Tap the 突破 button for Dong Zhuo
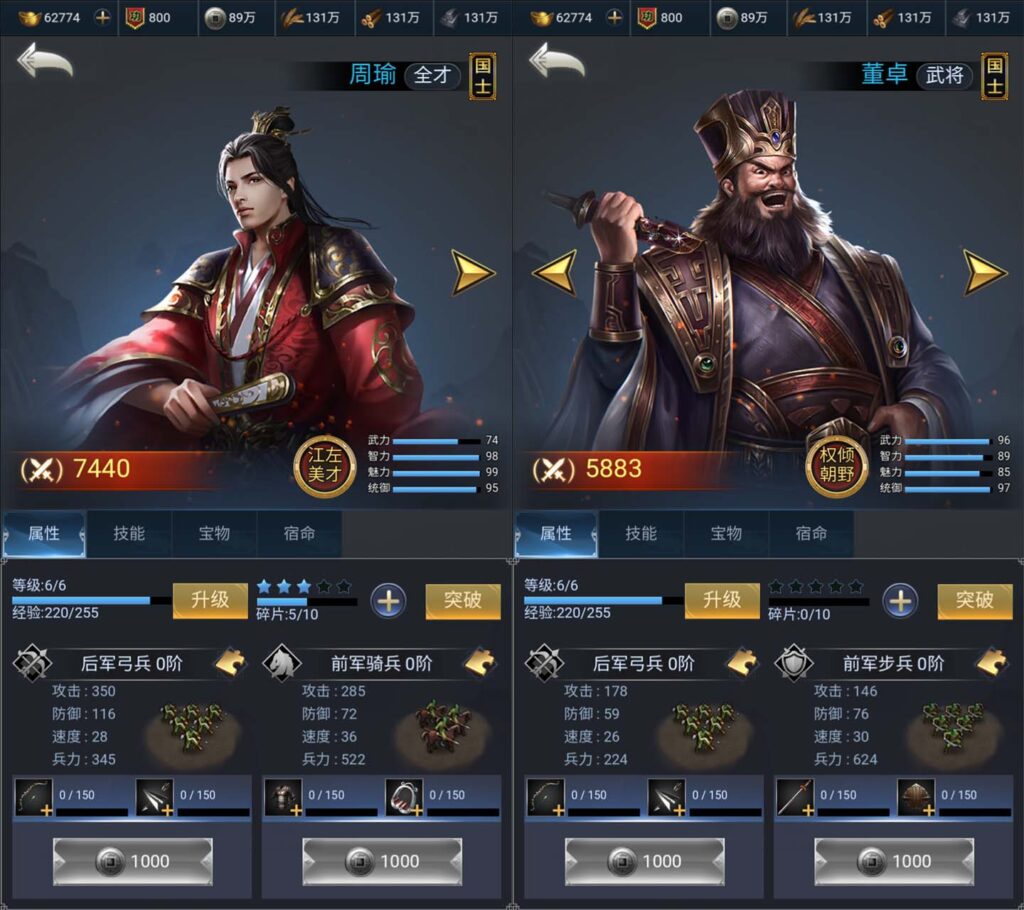 [x=974, y=600]
